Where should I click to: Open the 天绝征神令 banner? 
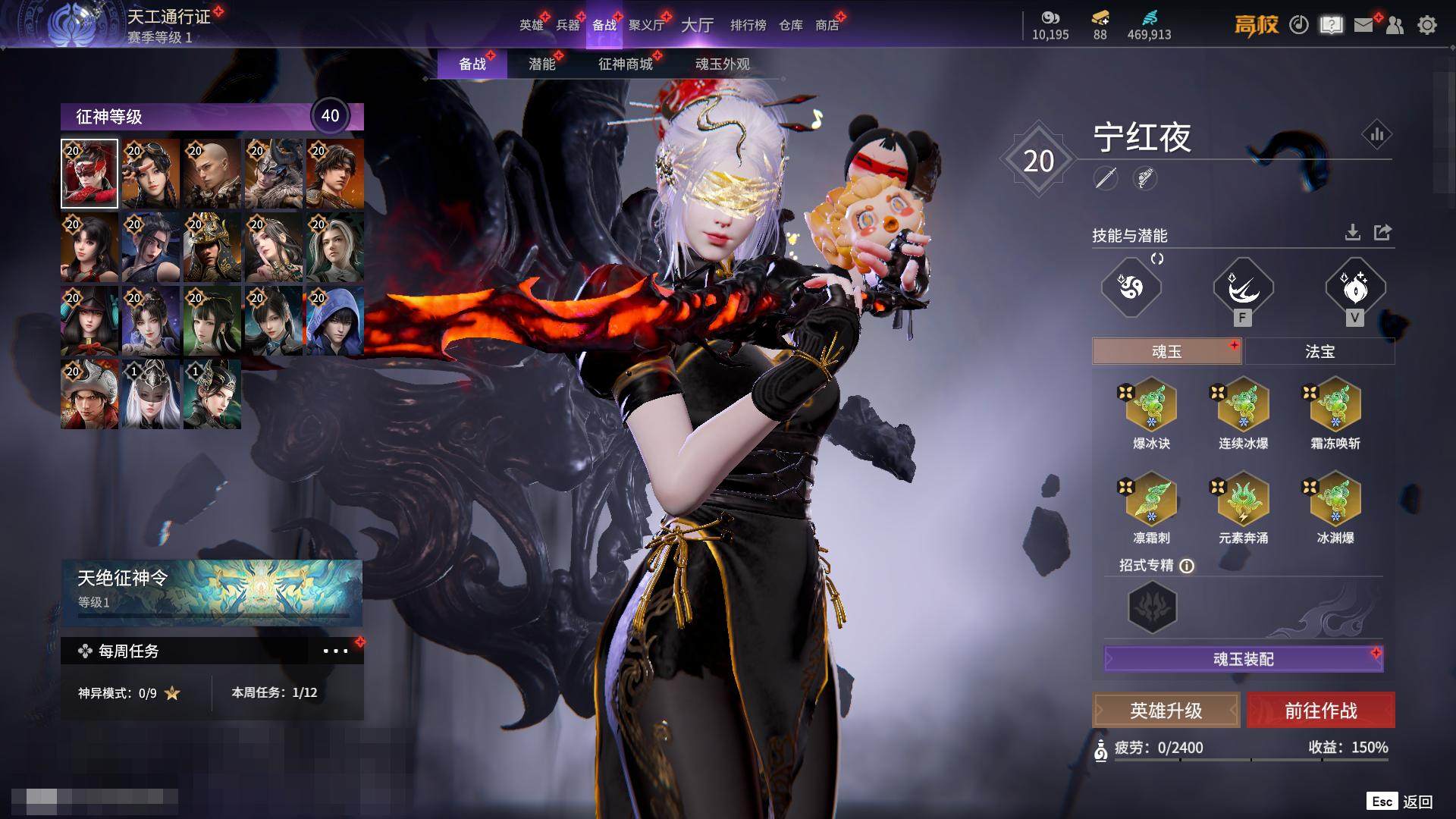(x=212, y=591)
